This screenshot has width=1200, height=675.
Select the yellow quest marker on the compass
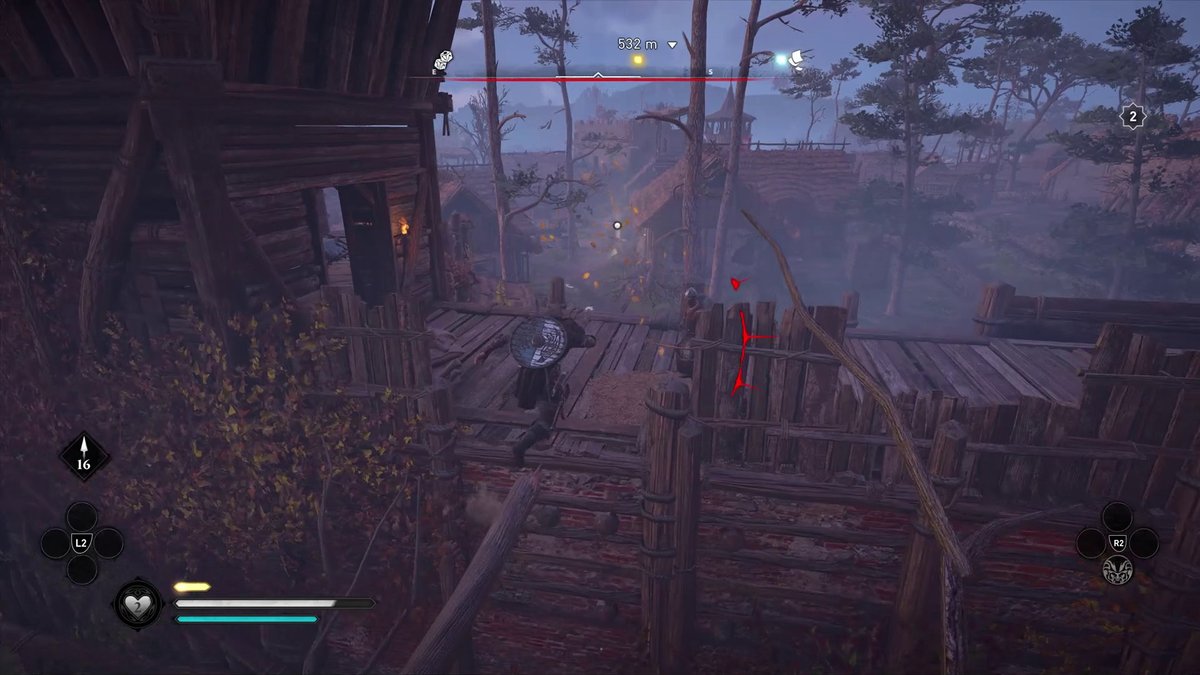click(x=638, y=60)
